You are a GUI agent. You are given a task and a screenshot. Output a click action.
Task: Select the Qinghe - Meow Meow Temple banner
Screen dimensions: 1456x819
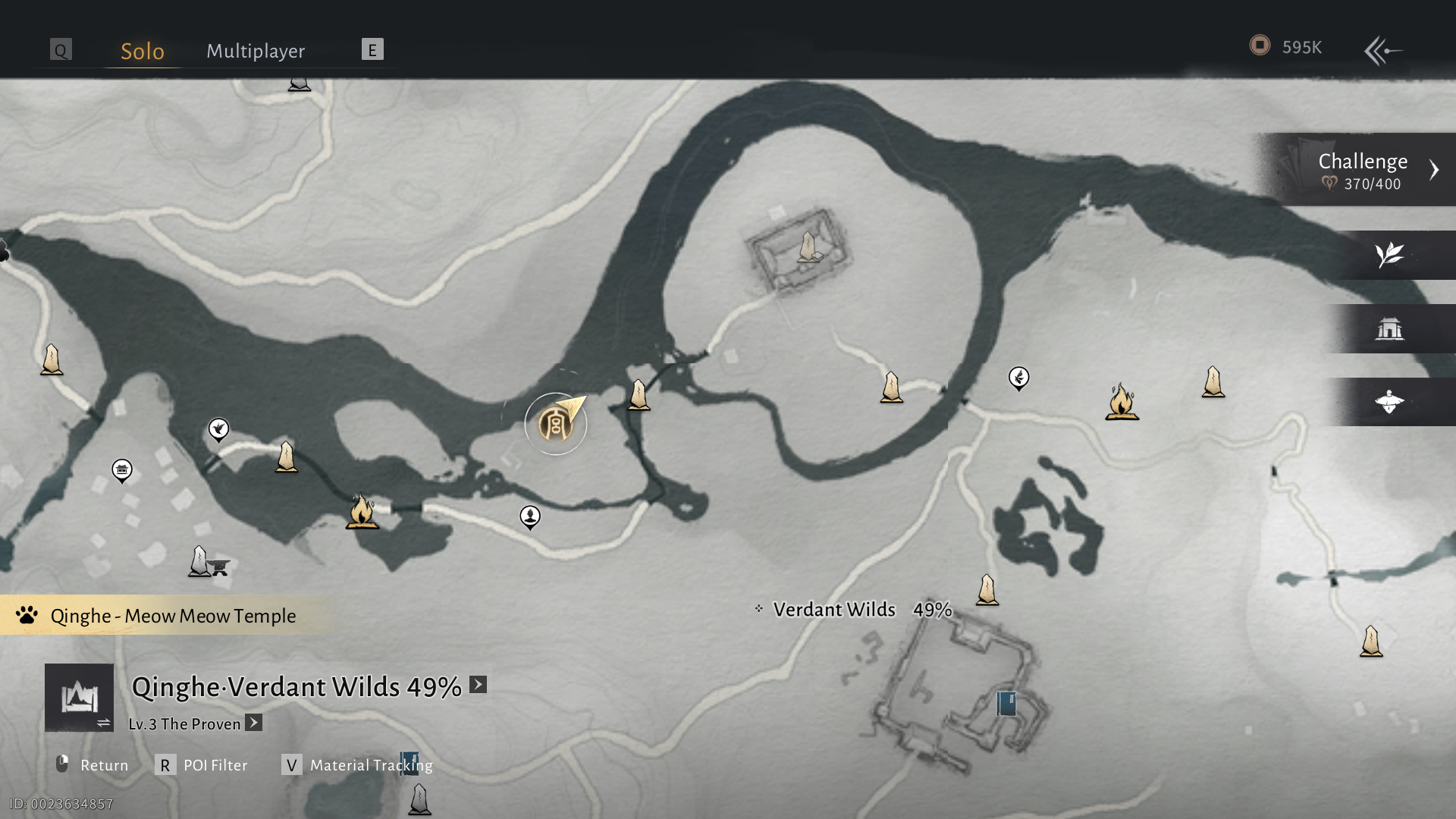[163, 615]
